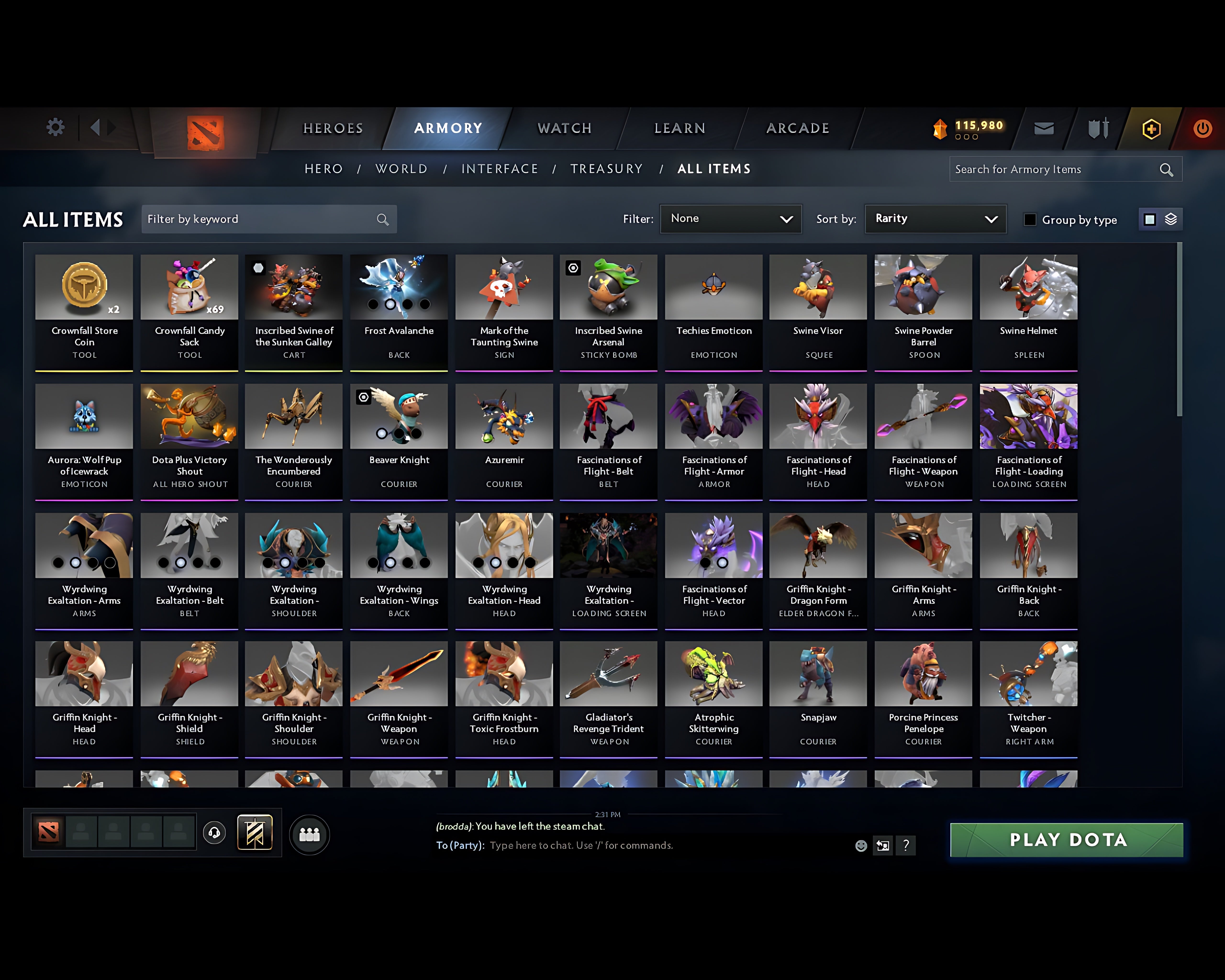The image size is (1225, 980).
Task: Click the guild banner icon at bottom left
Action: [x=254, y=832]
